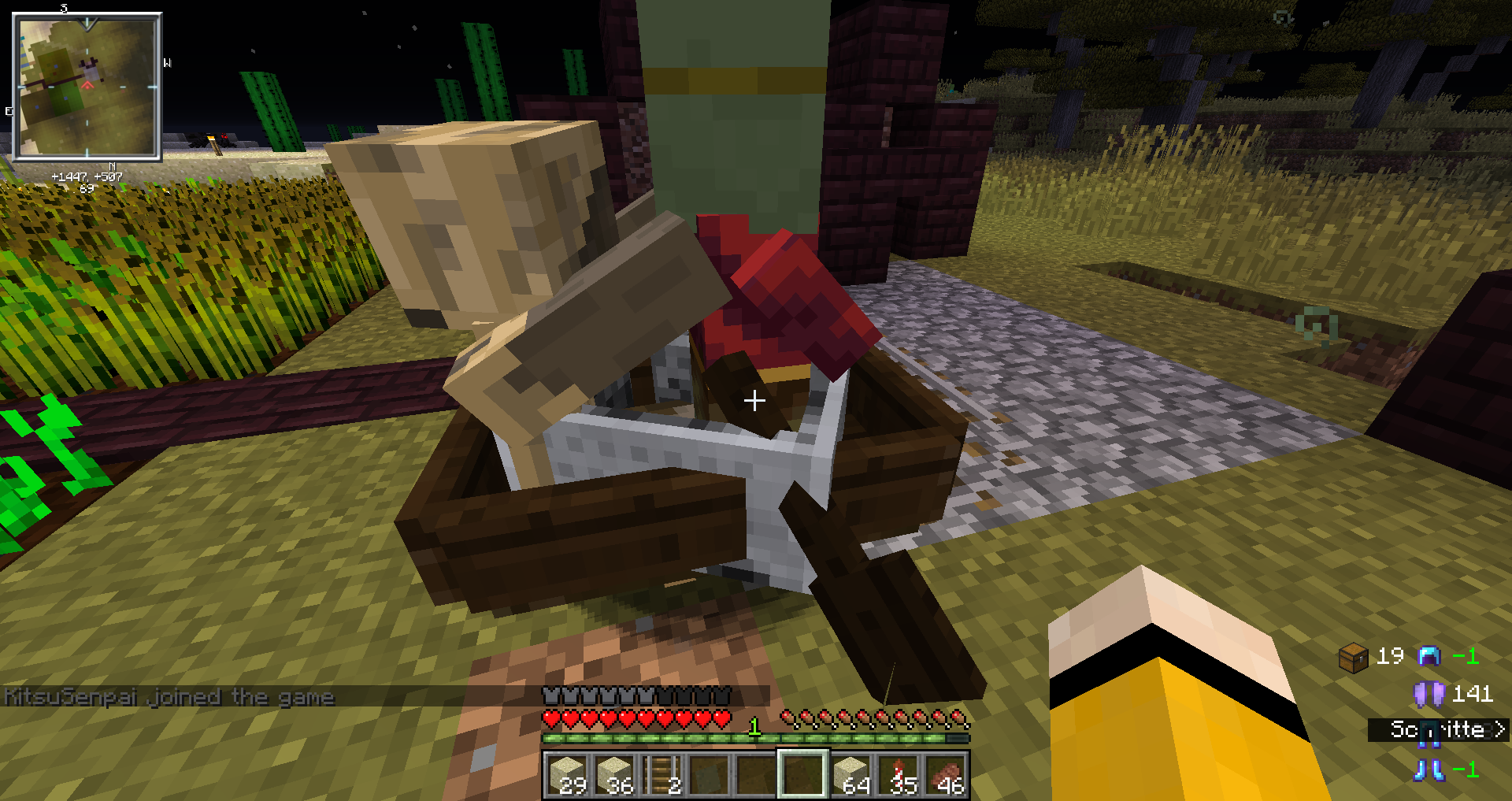1512x801 pixels.
Task: Click the enchanted boots armor icon
Action: pos(1429,769)
